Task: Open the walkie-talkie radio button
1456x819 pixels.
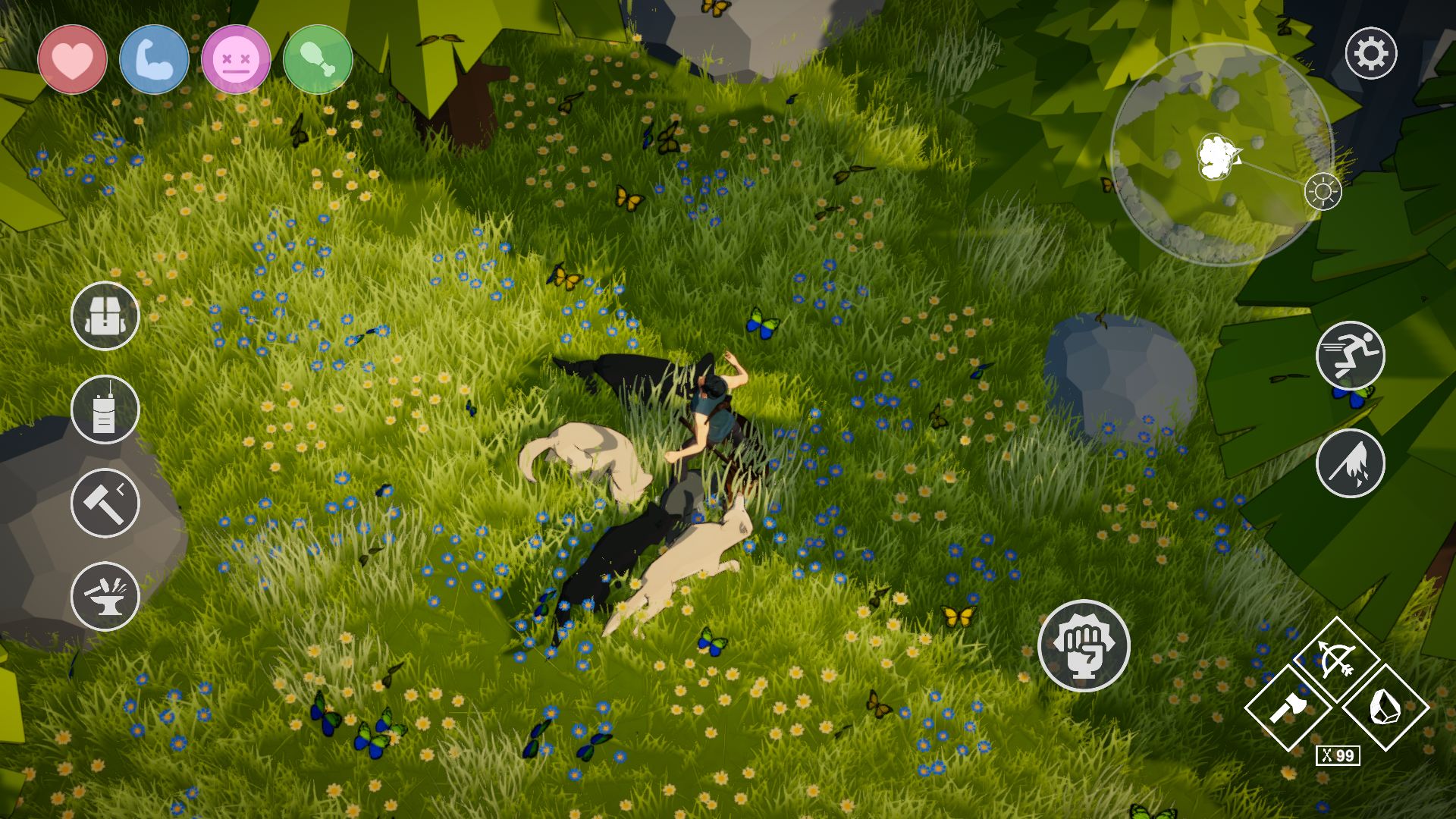Action: click(x=105, y=409)
